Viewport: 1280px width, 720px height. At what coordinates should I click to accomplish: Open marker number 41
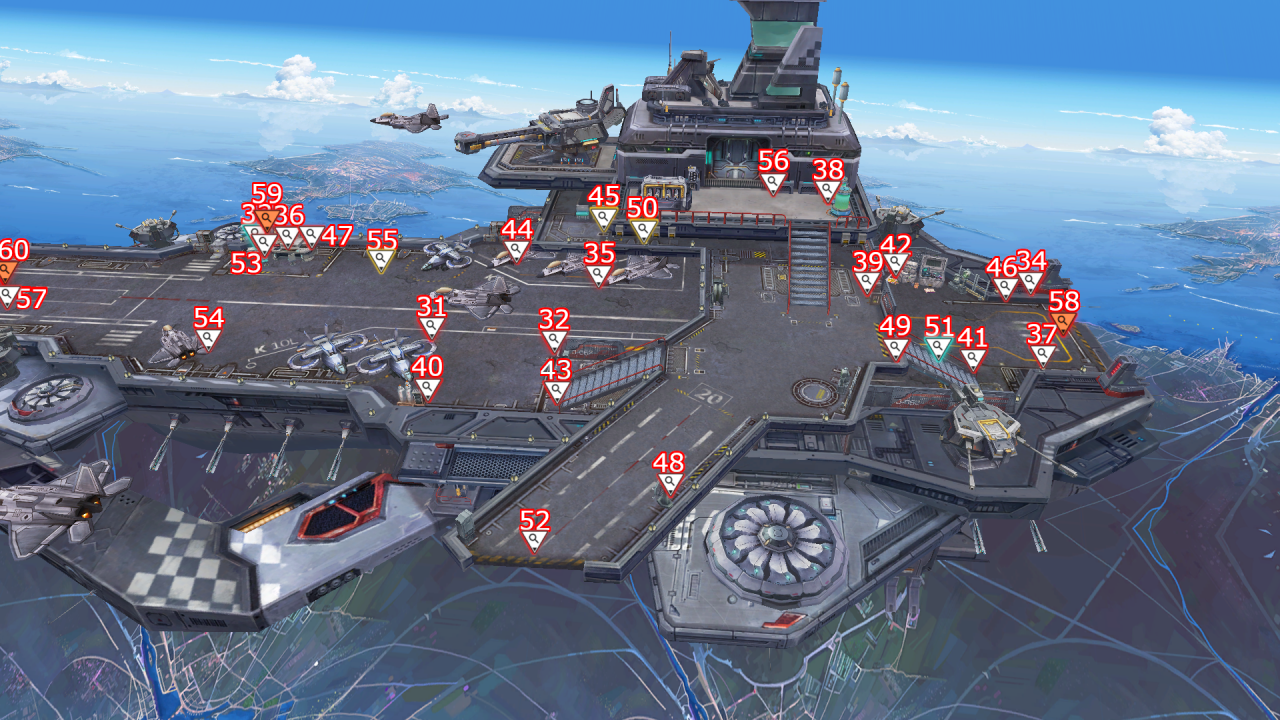pos(973,358)
